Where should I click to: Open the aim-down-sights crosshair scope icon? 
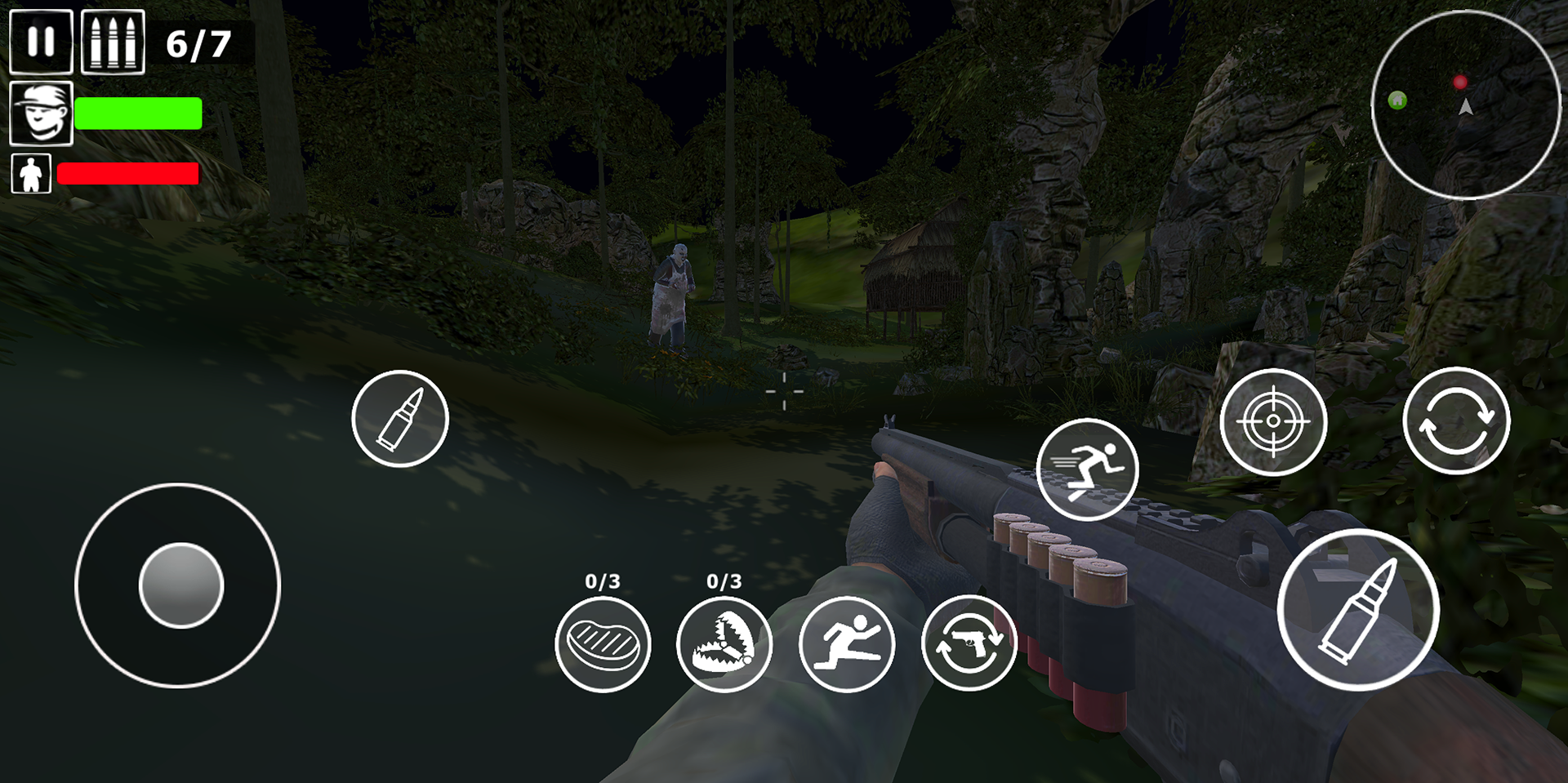1274,421
